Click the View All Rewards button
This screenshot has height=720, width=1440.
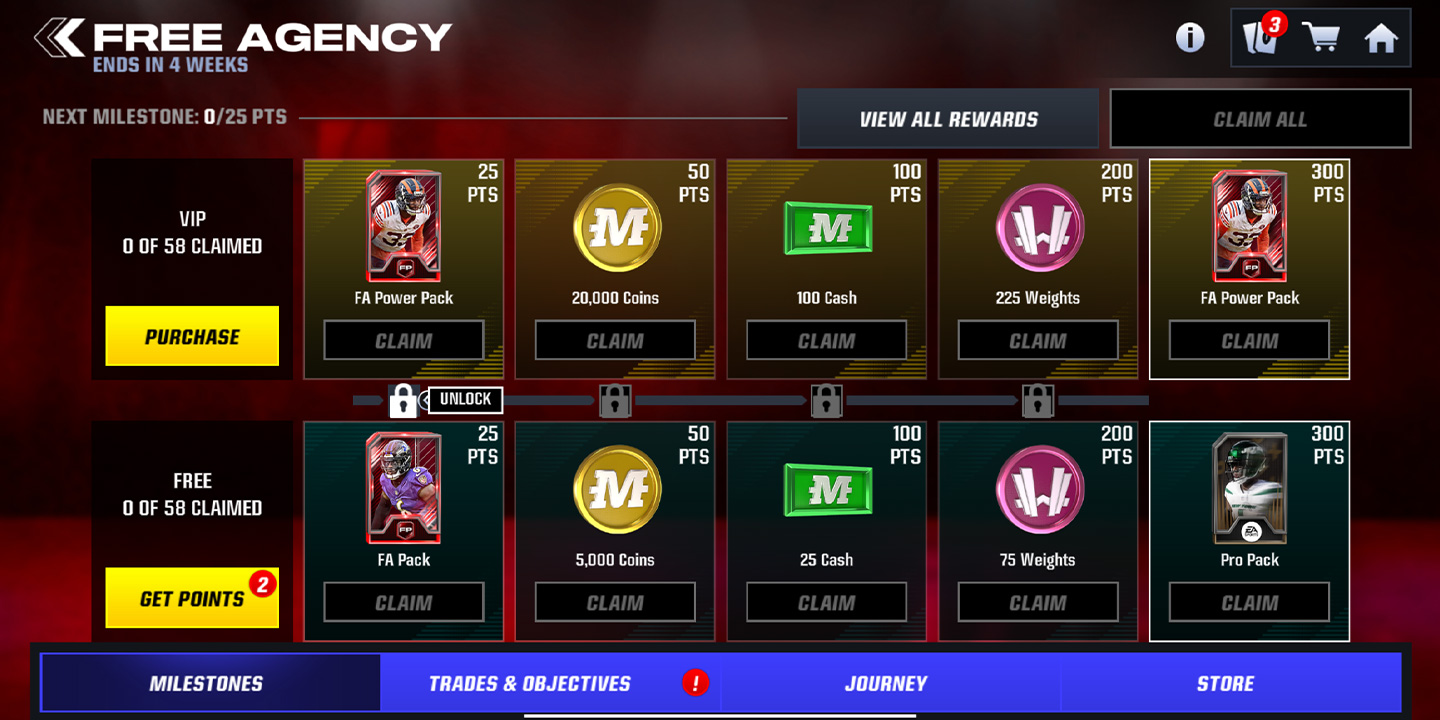tap(946, 117)
